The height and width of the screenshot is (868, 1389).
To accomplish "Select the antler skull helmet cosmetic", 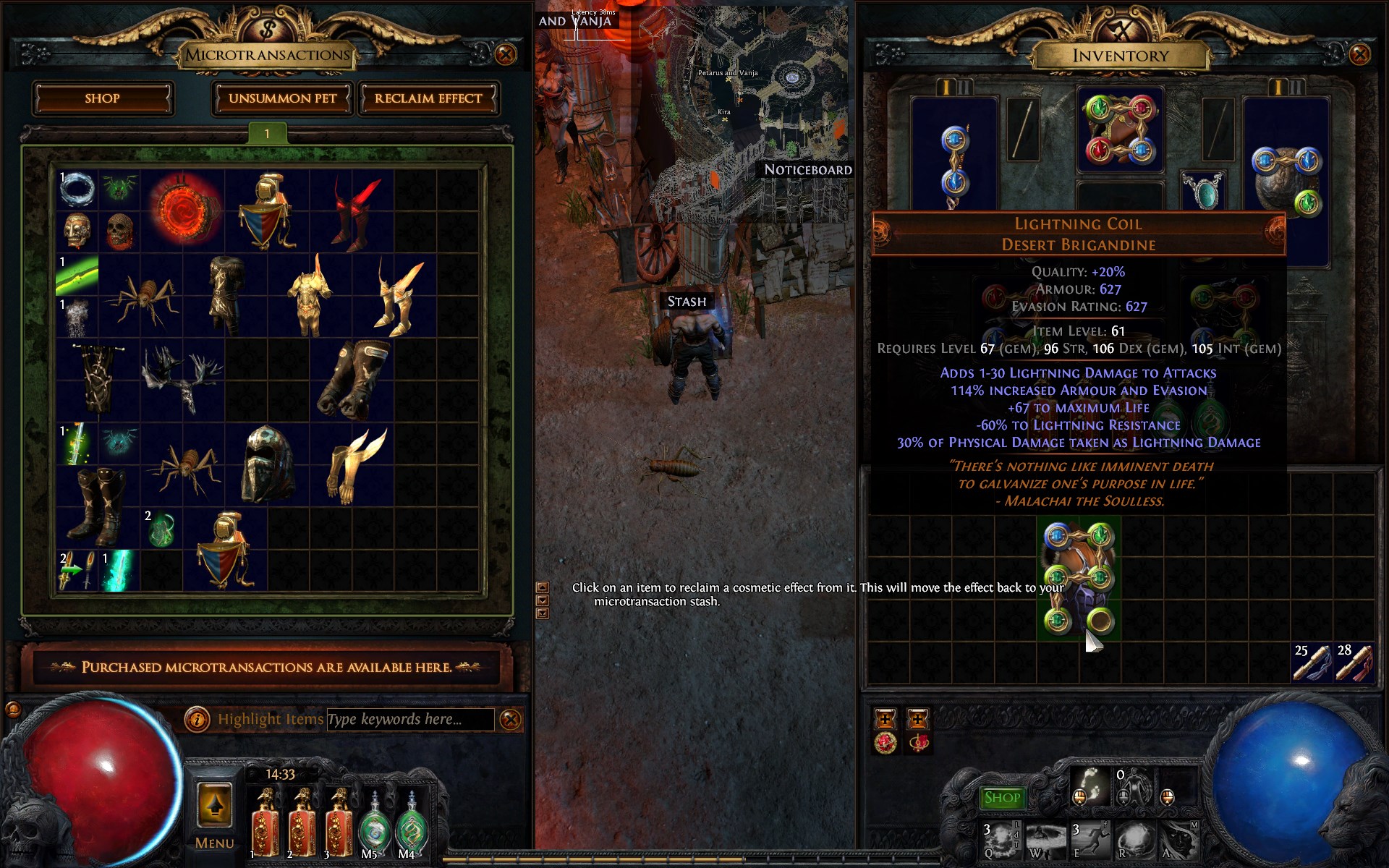I will [x=182, y=380].
